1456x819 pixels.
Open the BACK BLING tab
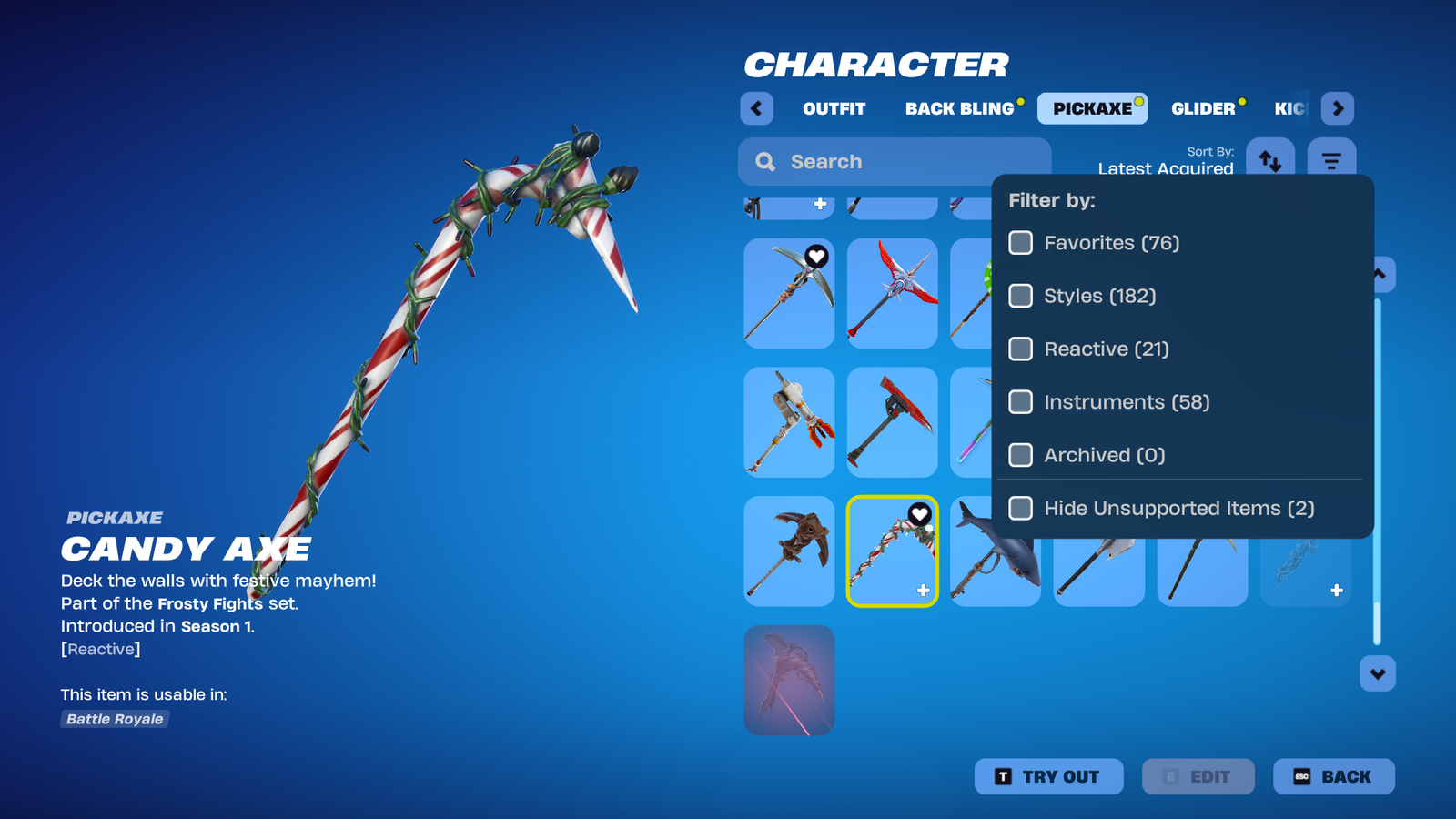pyautogui.click(x=960, y=108)
